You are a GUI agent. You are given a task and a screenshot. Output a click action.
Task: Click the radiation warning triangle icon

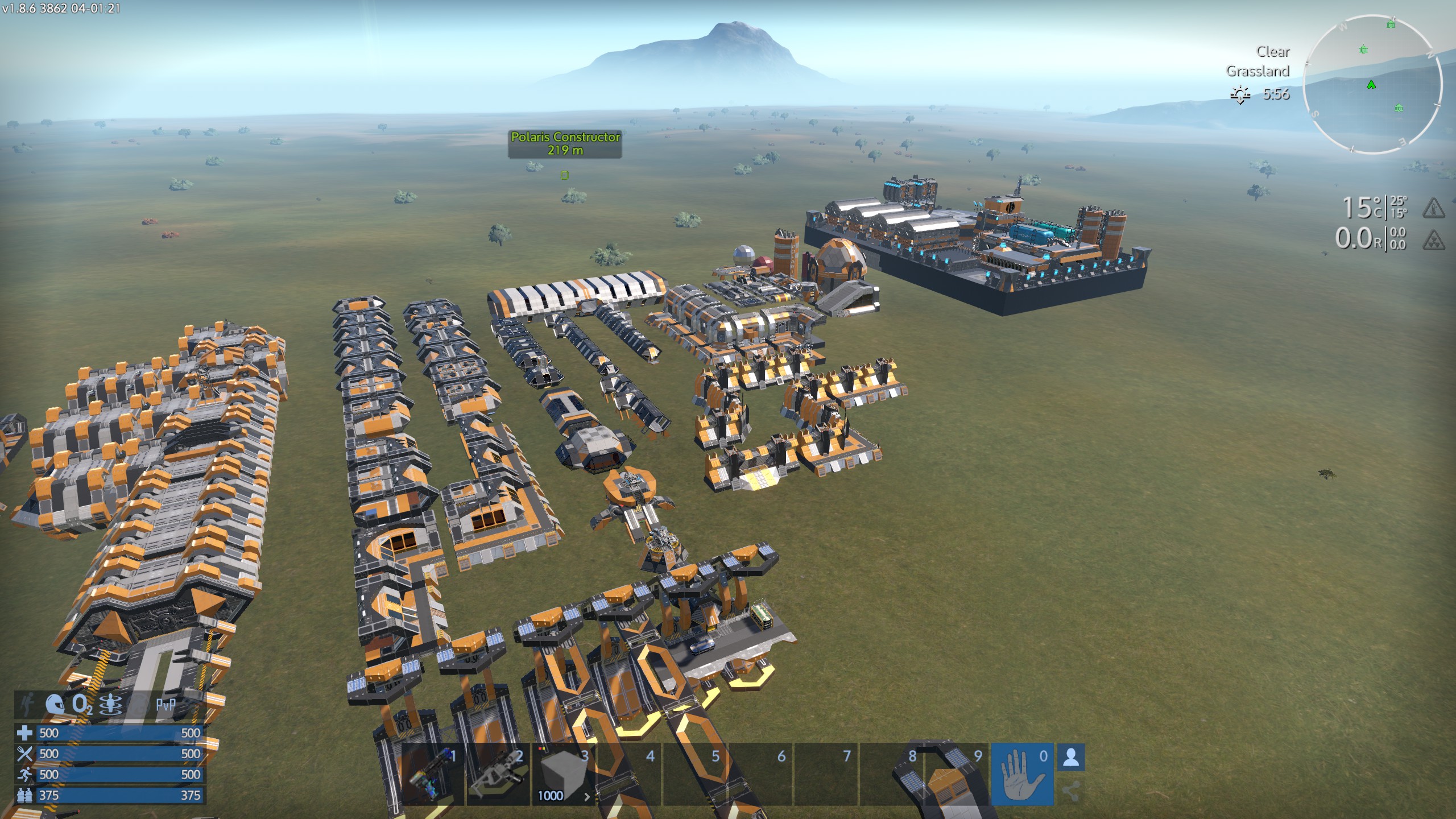pyautogui.click(x=1433, y=240)
